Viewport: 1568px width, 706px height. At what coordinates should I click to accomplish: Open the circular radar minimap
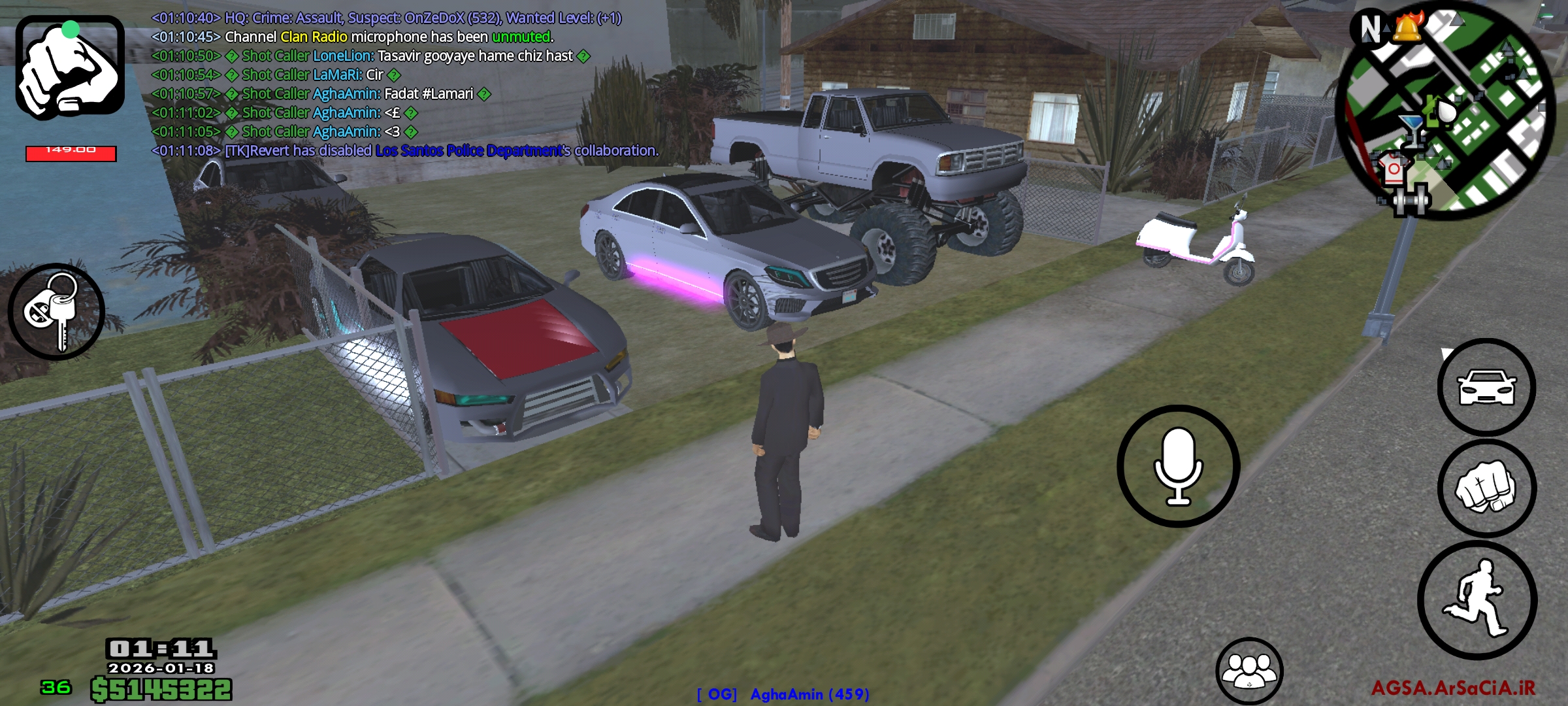click(1445, 111)
